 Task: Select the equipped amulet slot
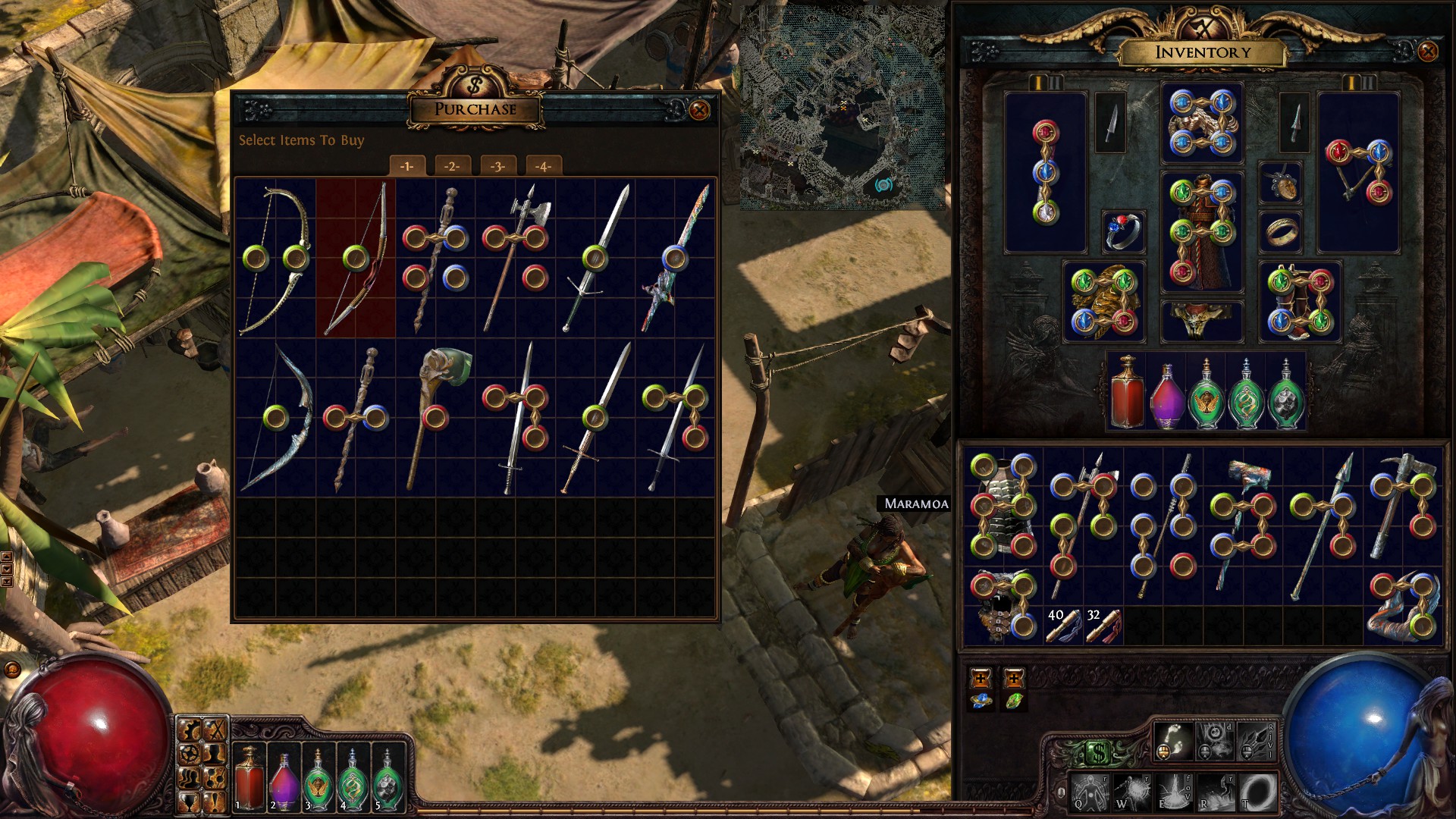click(x=1280, y=183)
